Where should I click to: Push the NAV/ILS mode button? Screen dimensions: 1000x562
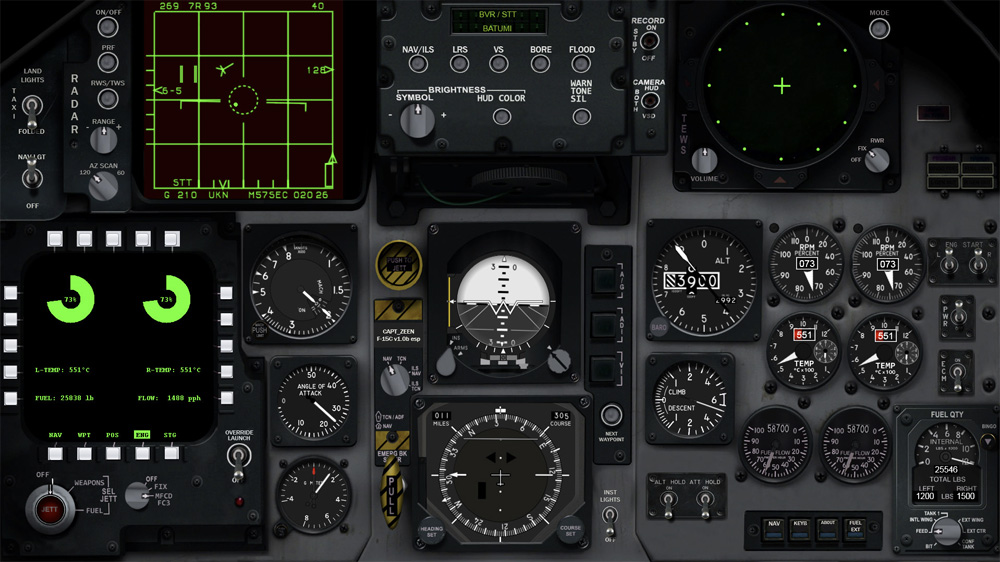(x=418, y=64)
